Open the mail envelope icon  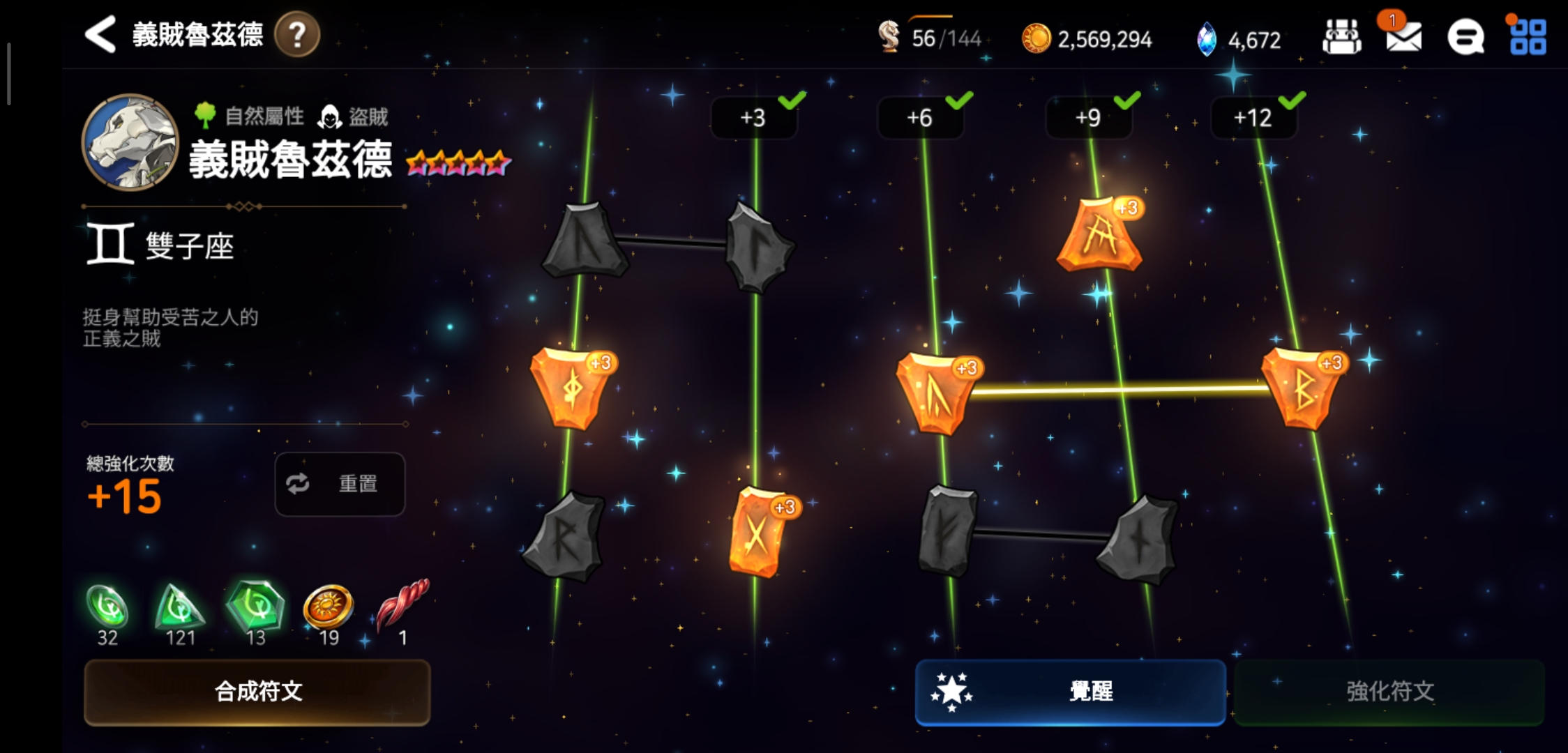tap(1403, 36)
